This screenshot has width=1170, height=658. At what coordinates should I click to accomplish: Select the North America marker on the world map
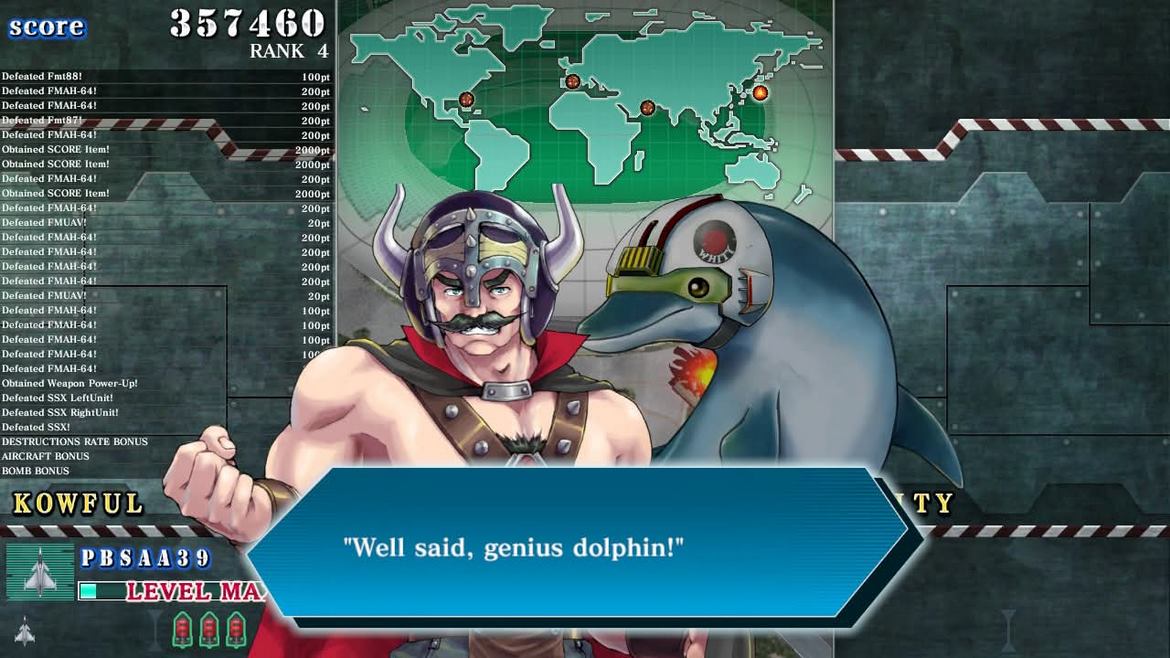(x=466, y=98)
